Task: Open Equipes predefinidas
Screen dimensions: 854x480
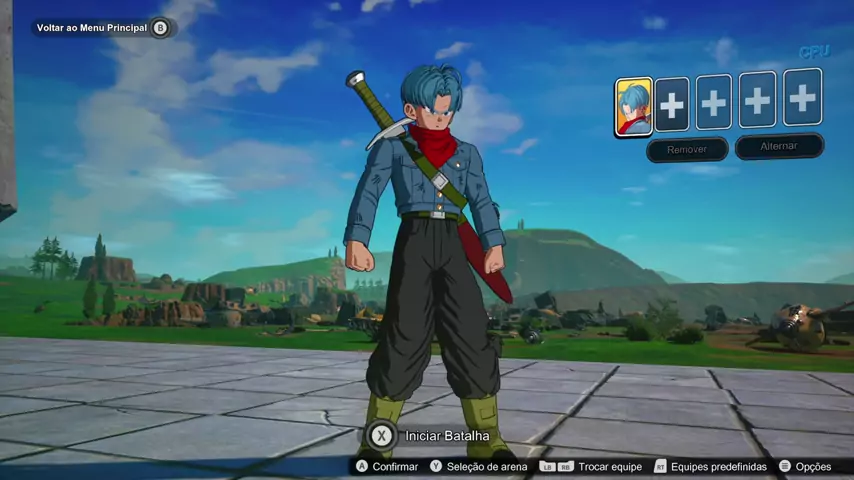Action: (710, 467)
